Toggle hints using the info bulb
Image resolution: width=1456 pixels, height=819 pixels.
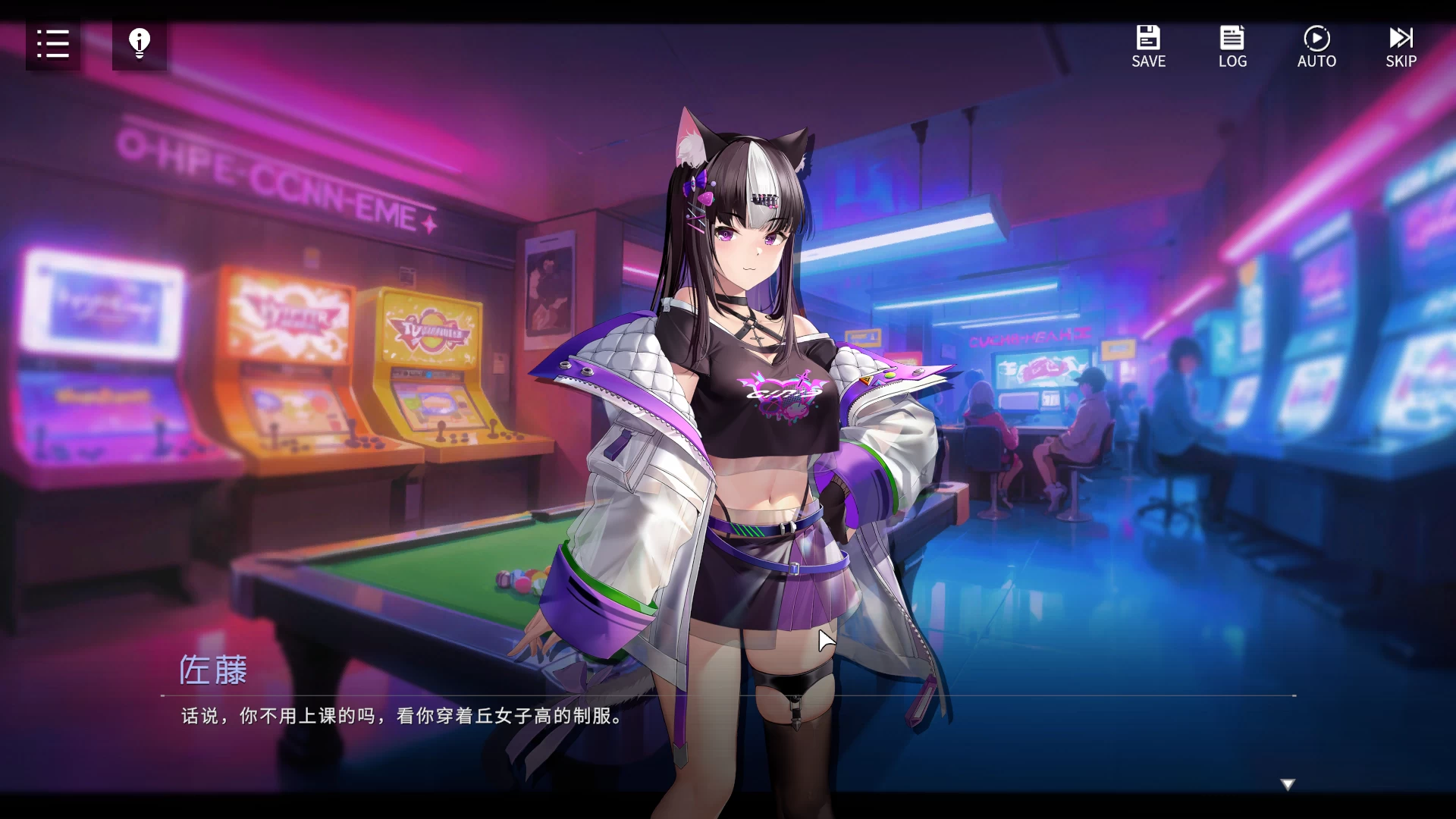click(x=139, y=44)
